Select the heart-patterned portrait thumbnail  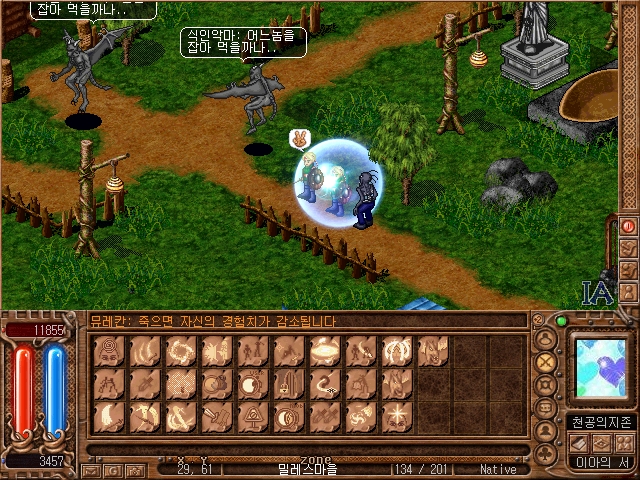[599, 369]
